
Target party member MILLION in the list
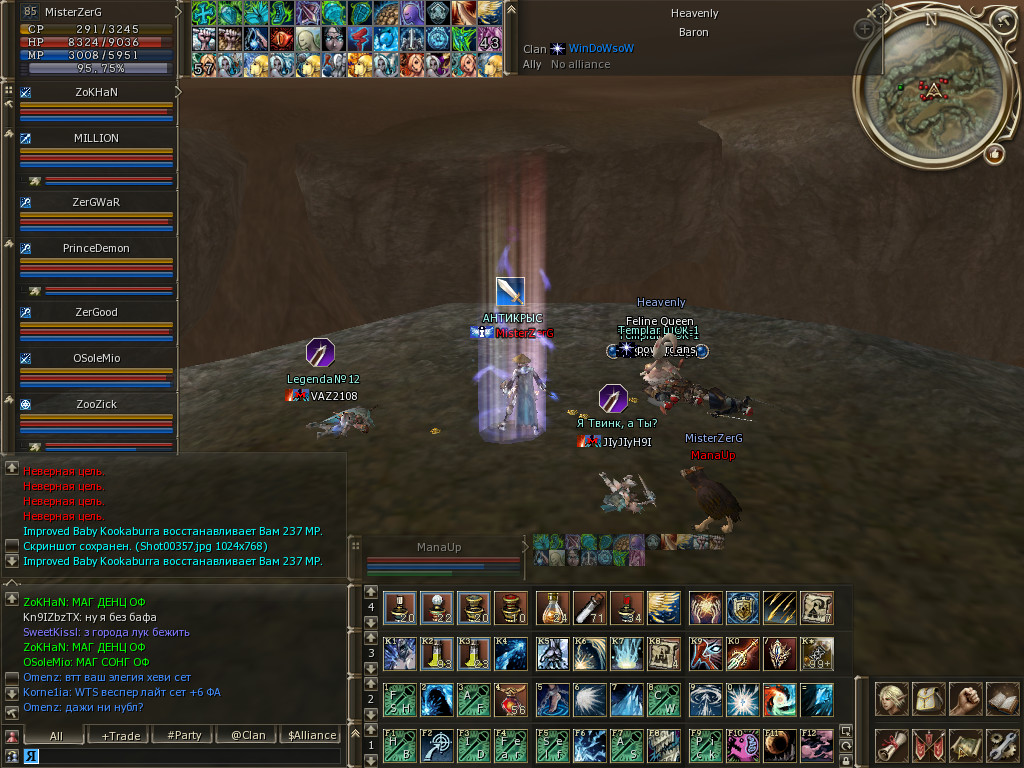96,139
